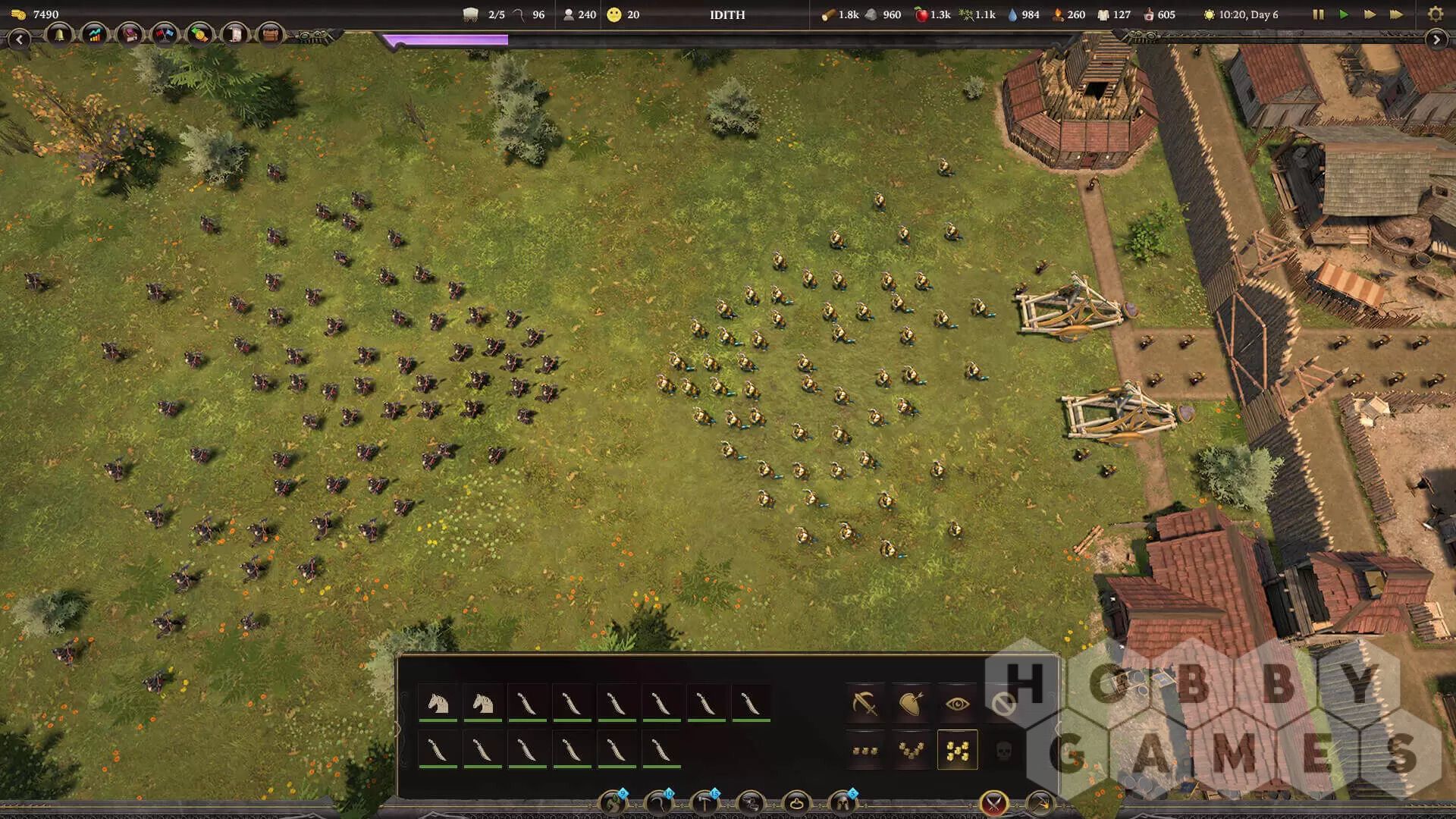
Task: Collapse the top-left toolbar with left arrow
Action: (19, 39)
